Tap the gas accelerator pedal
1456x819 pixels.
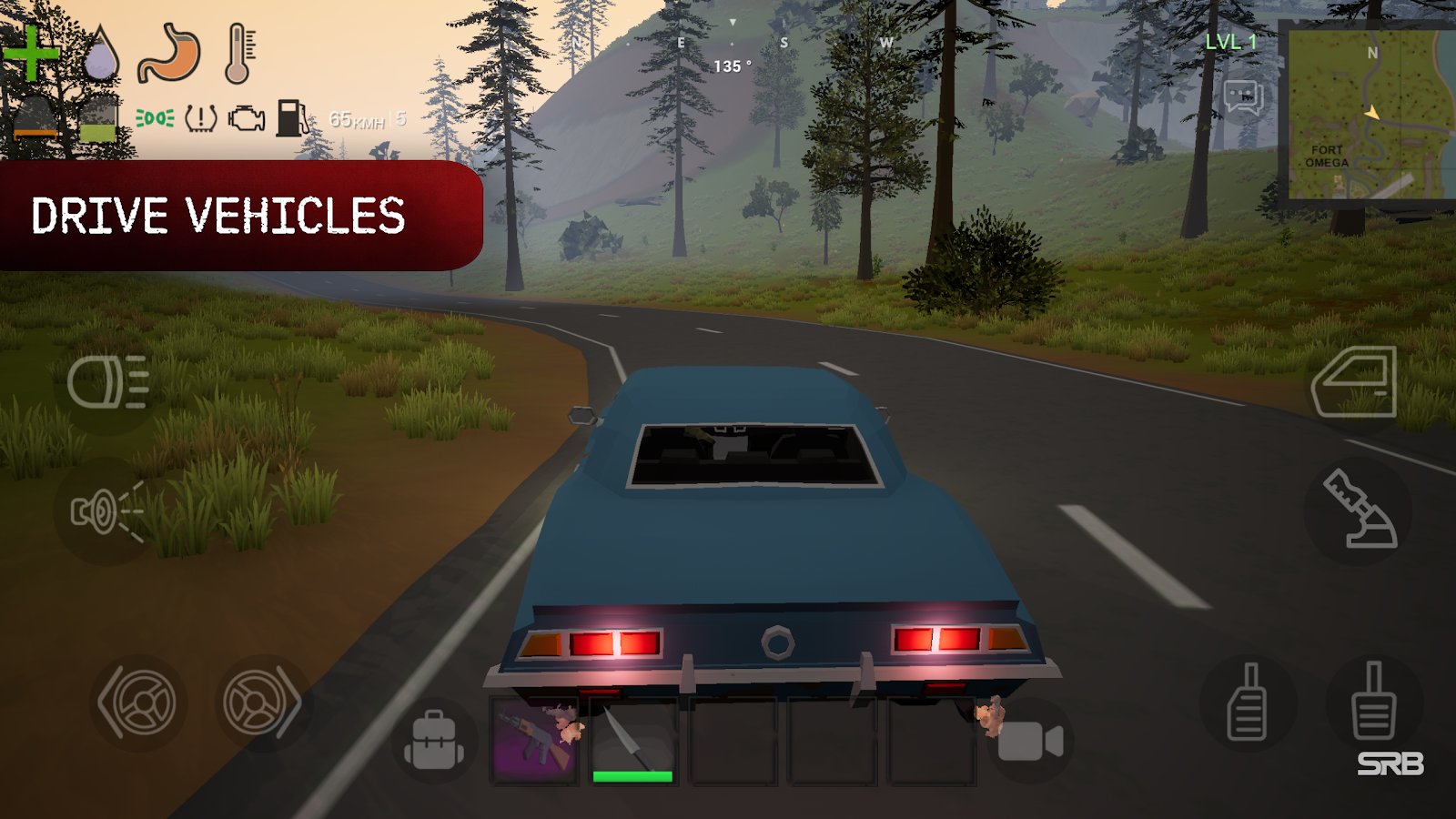[1373, 702]
